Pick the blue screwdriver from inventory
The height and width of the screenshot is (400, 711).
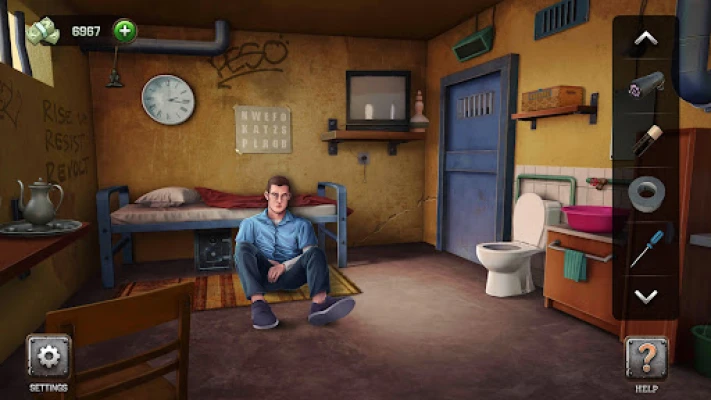[x=646, y=246]
